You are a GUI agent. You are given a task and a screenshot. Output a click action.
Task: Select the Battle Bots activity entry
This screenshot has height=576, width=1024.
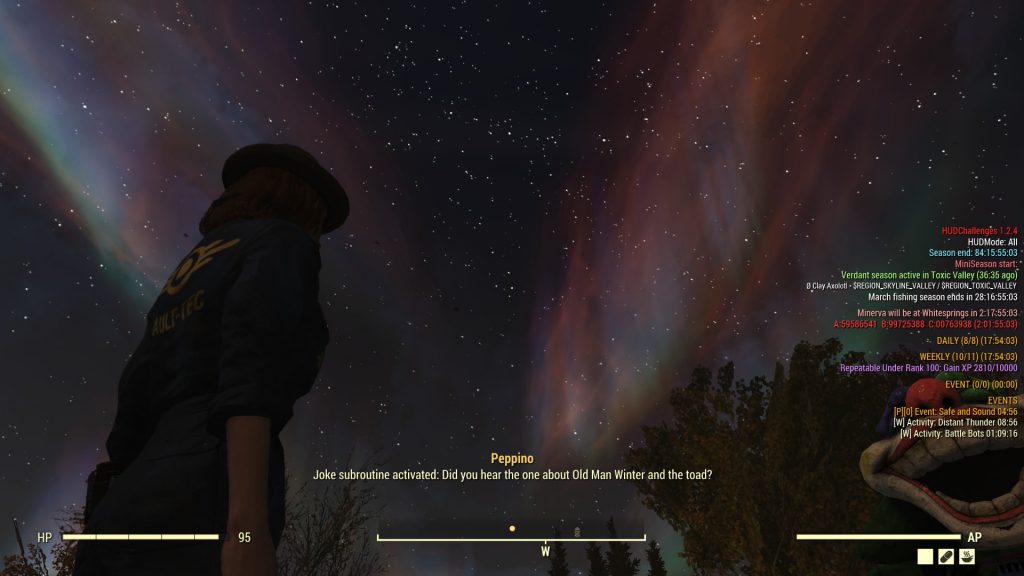click(x=958, y=433)
